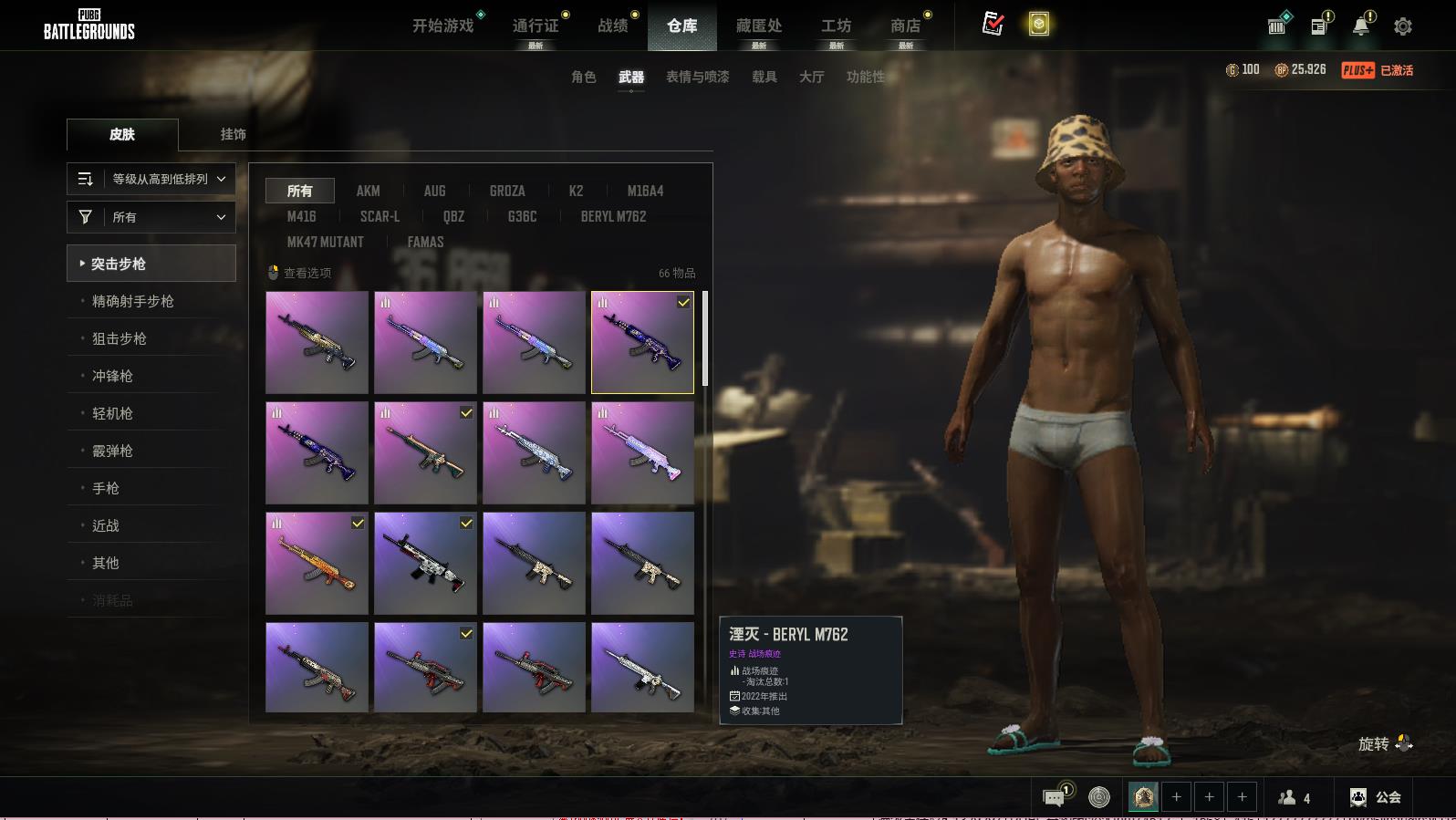Switch to the 挂饰 charms tab
Viewport: 1456px width, 820px height.
[x=233, y=134]
